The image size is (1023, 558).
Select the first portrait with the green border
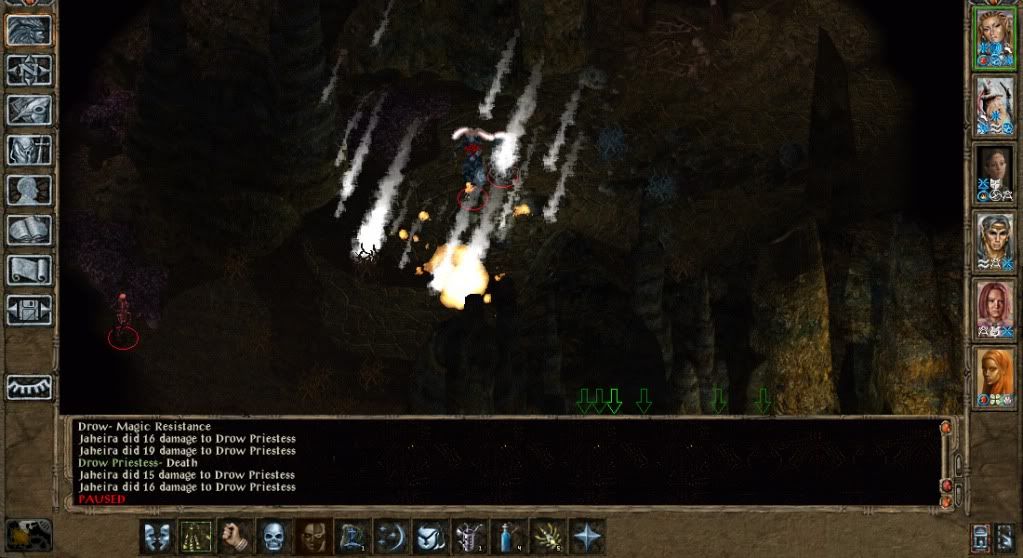(995, 38)
